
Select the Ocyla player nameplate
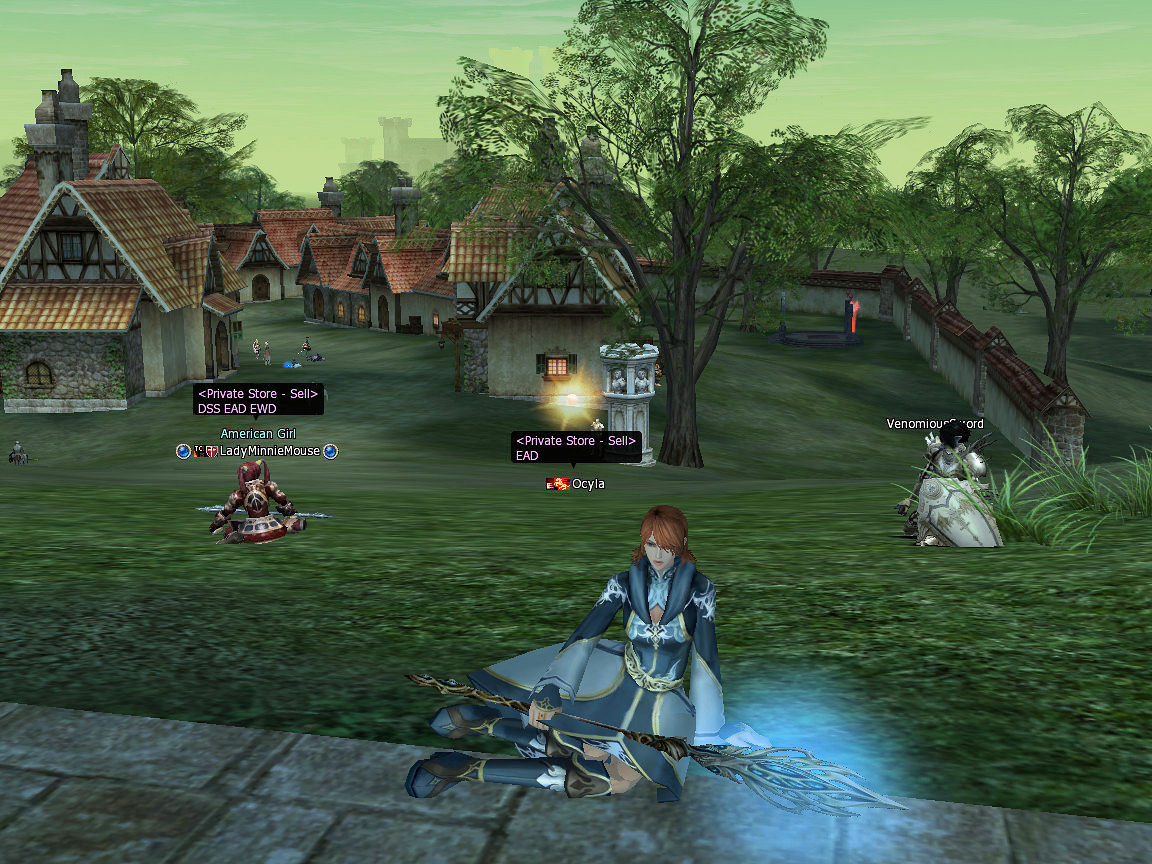tap(587, 484)
